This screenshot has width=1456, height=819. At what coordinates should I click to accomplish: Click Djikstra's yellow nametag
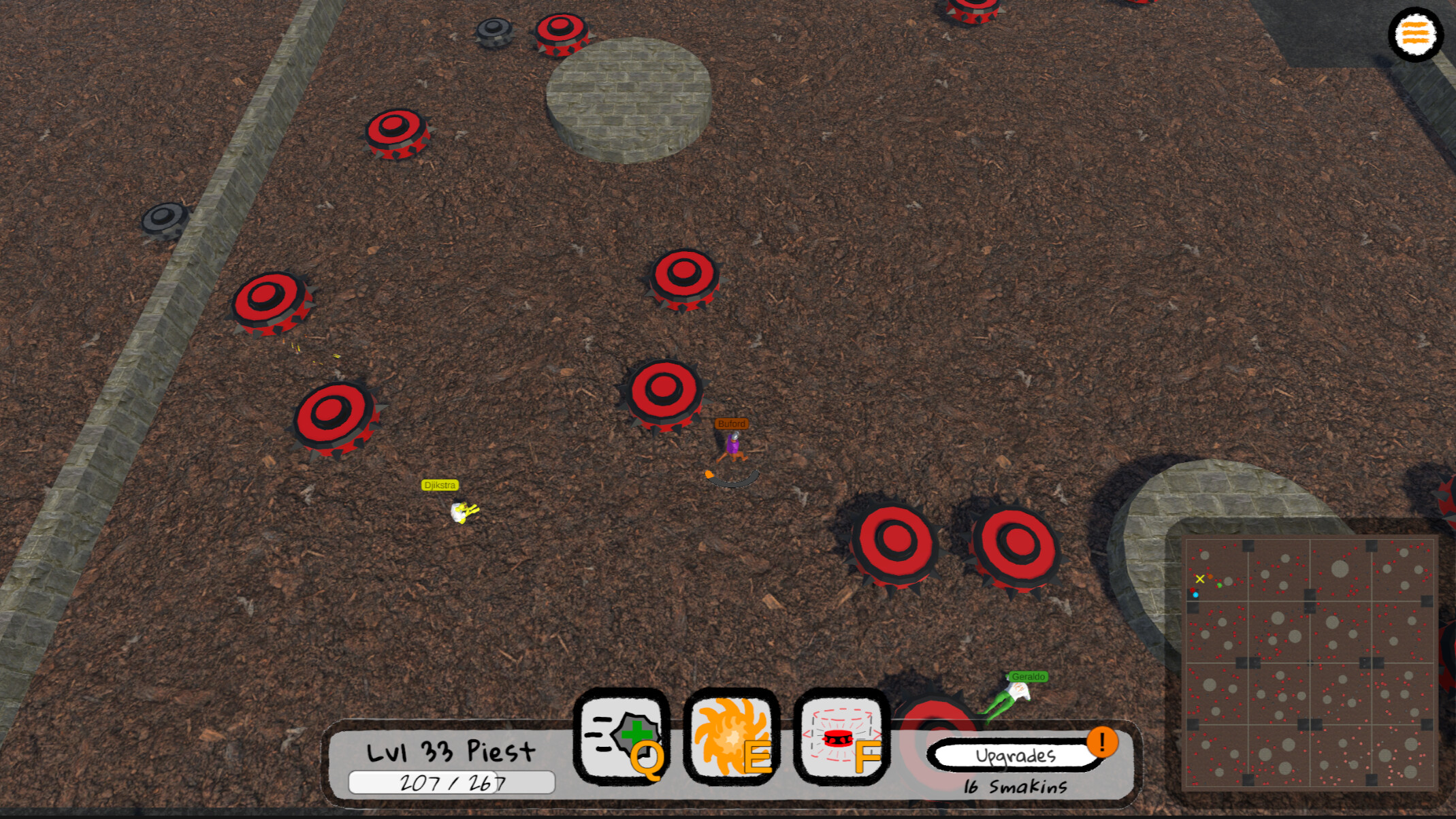click(x=440, y=485)
